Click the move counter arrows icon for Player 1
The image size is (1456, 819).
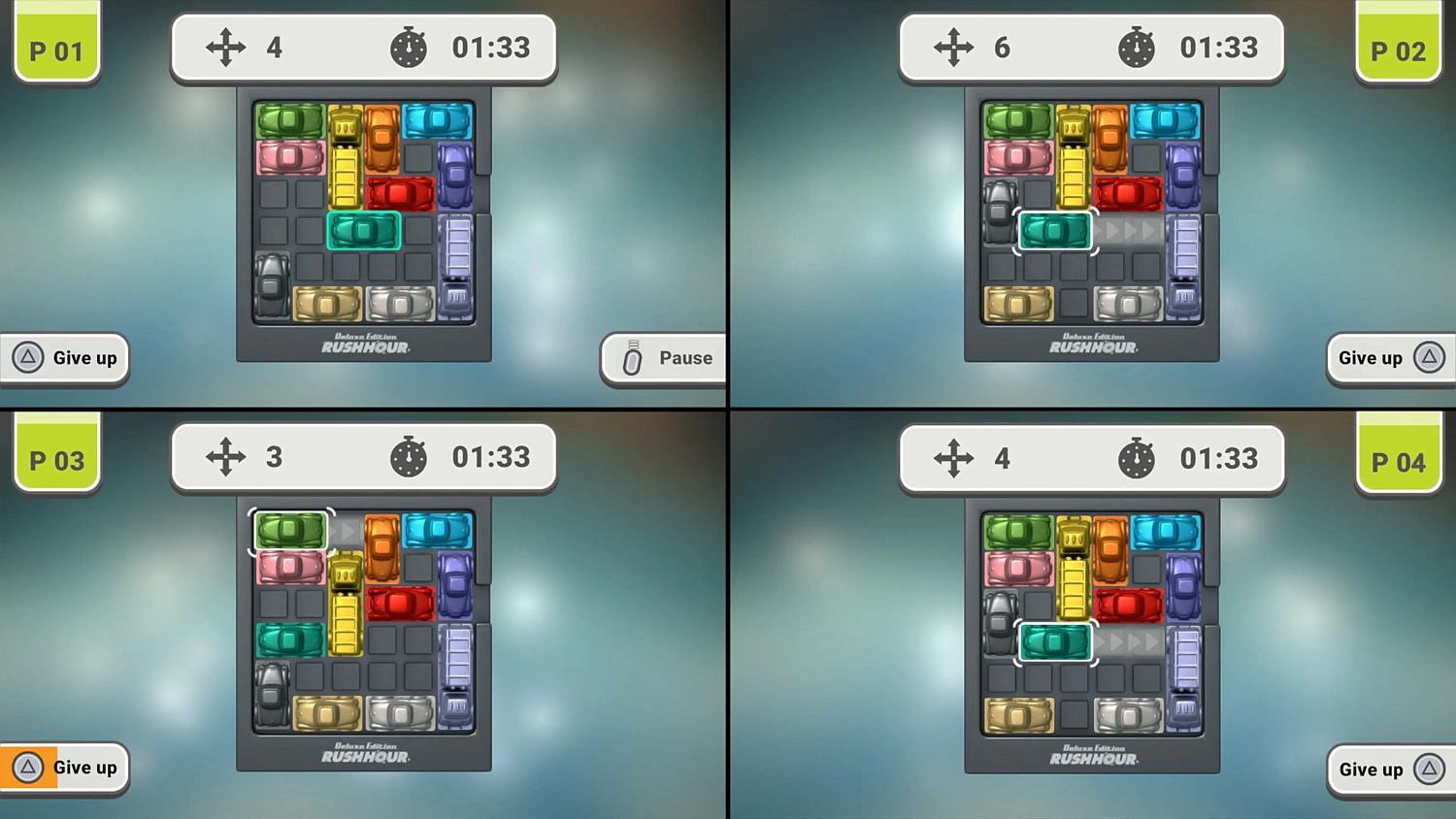[x=226, y=47]
